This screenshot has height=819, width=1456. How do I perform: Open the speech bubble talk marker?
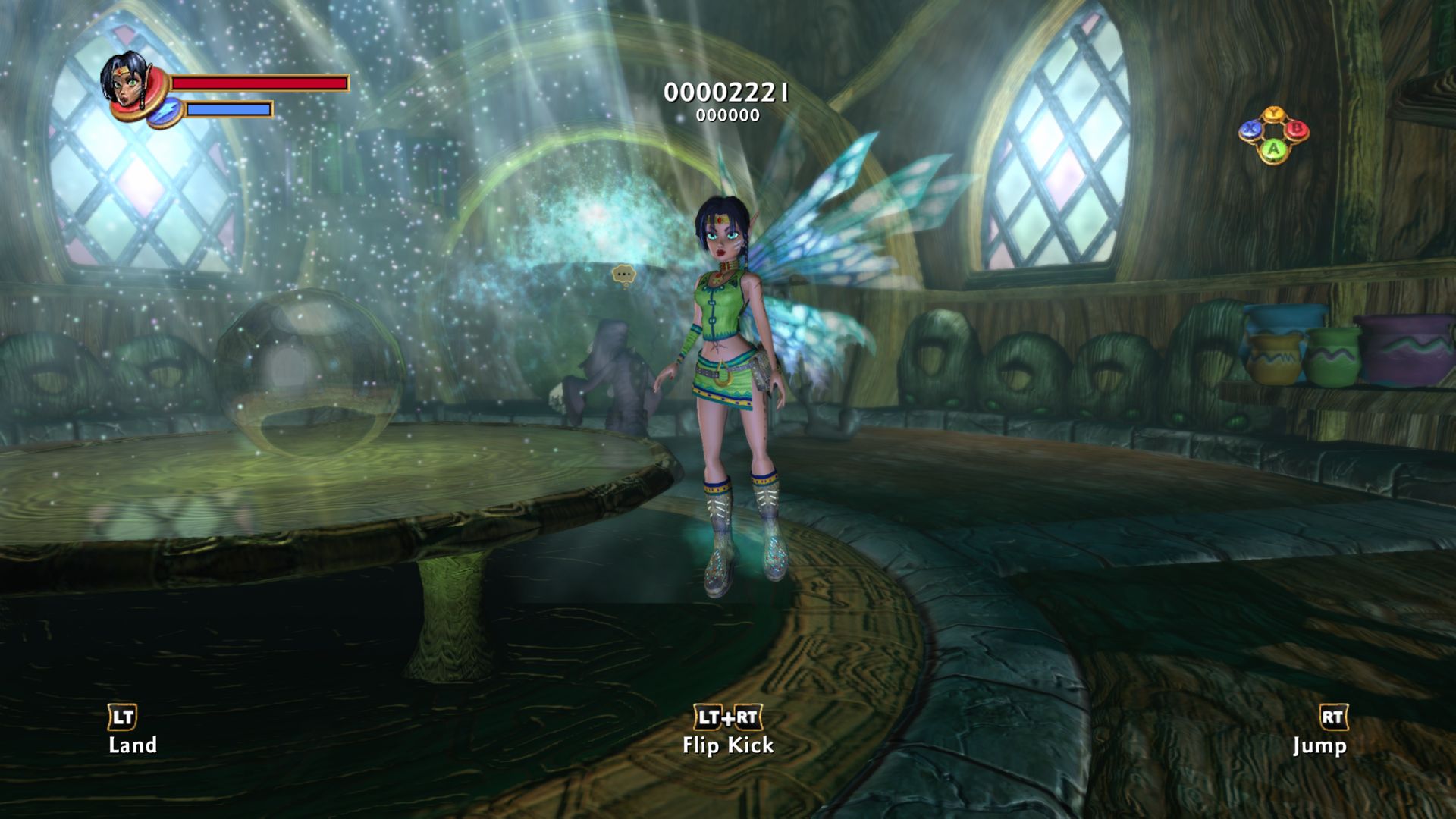623,275
